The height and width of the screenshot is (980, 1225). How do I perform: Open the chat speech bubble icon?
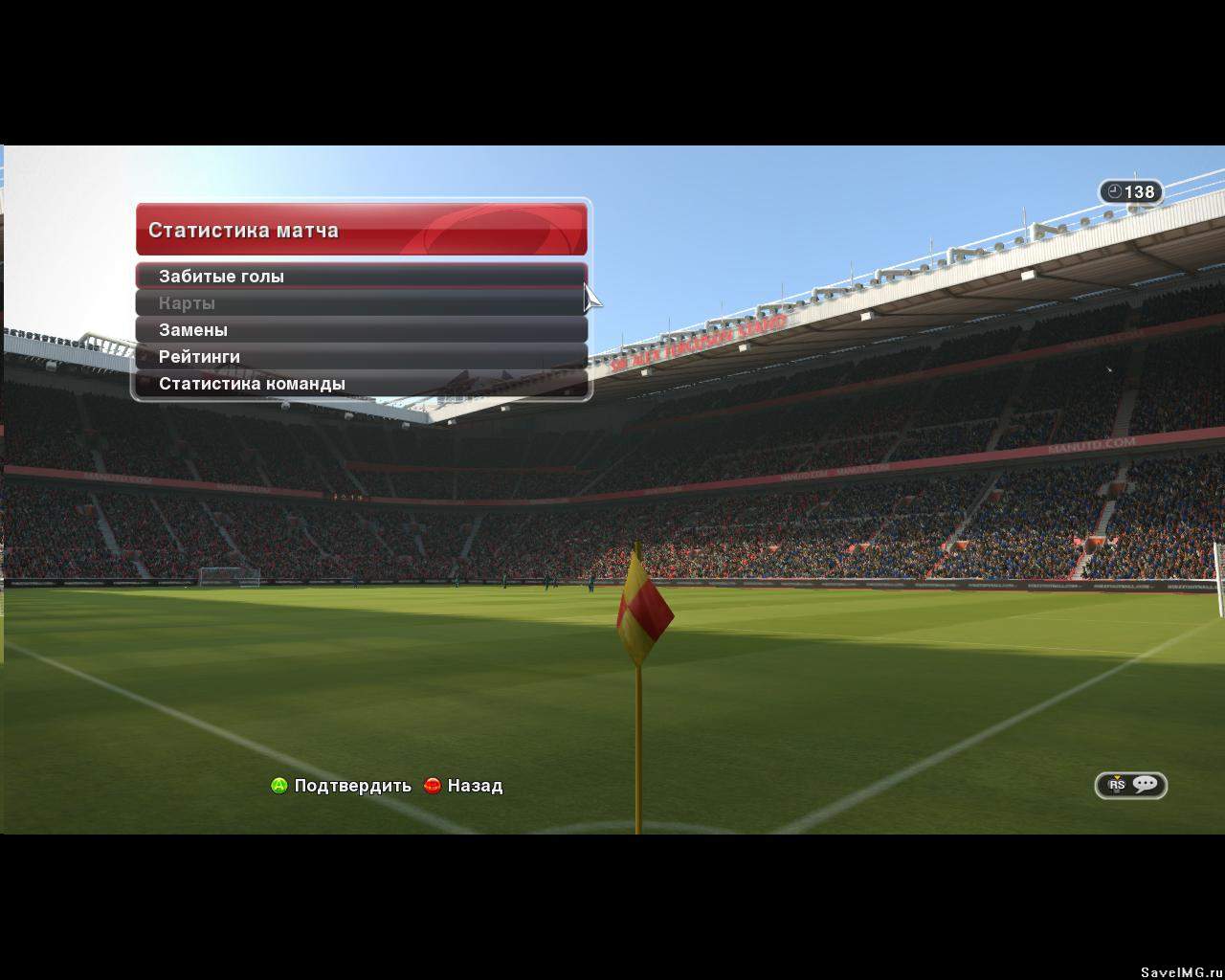[1145, 785]
